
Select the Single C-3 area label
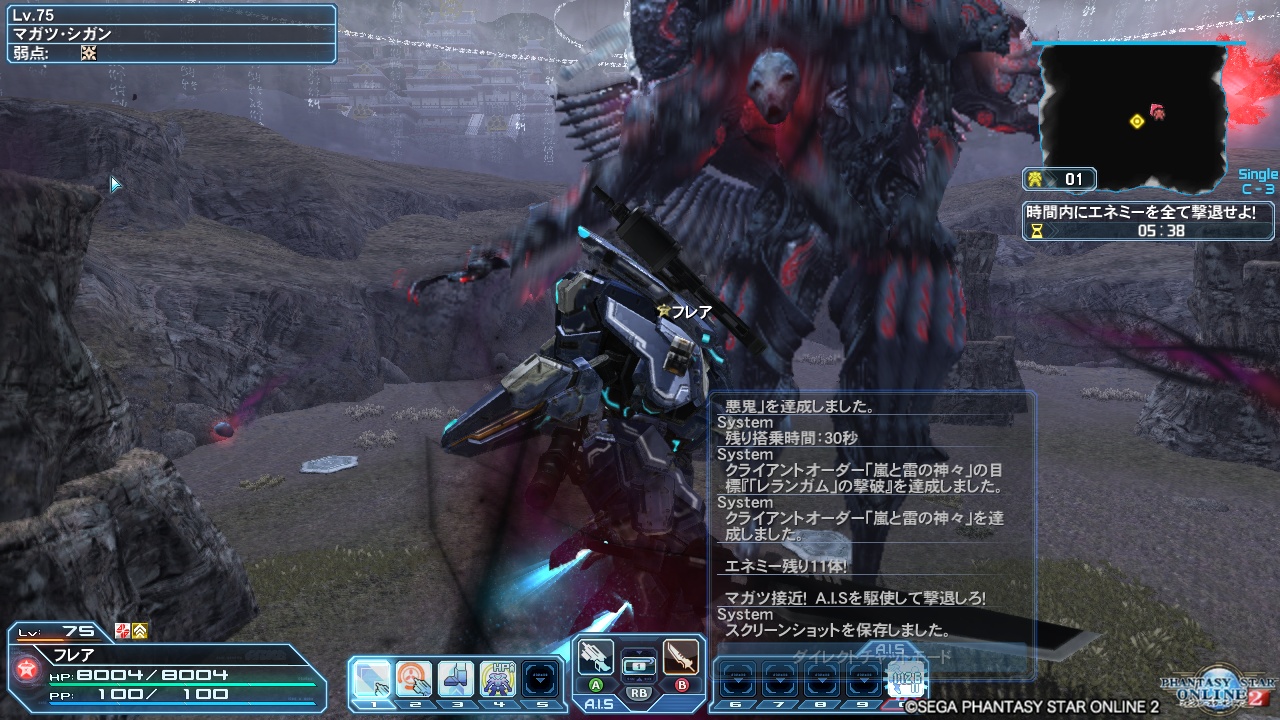tap(1258, 180)
